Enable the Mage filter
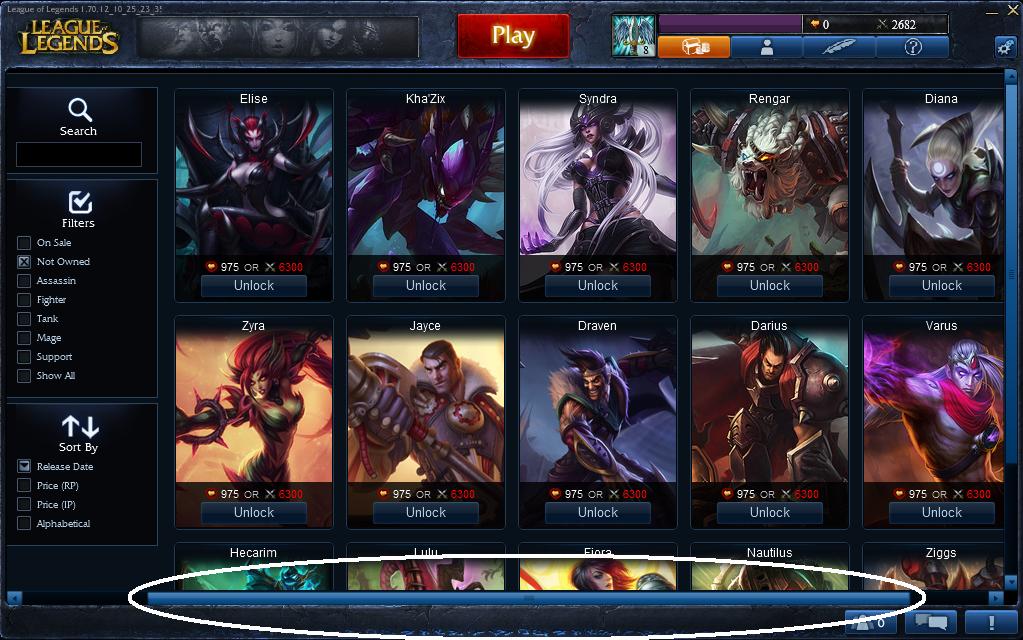The width and height of the screenshot is (1023, 640). (x=24, y=338)
